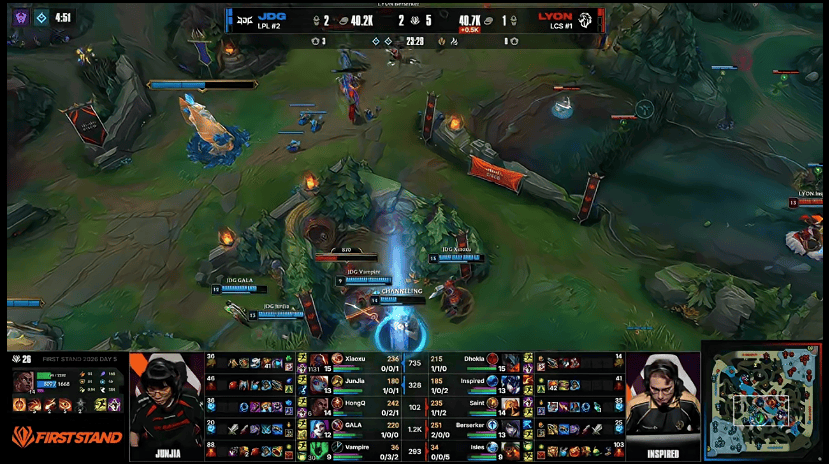Select Dhokla's champion portrait

[509, 361]
